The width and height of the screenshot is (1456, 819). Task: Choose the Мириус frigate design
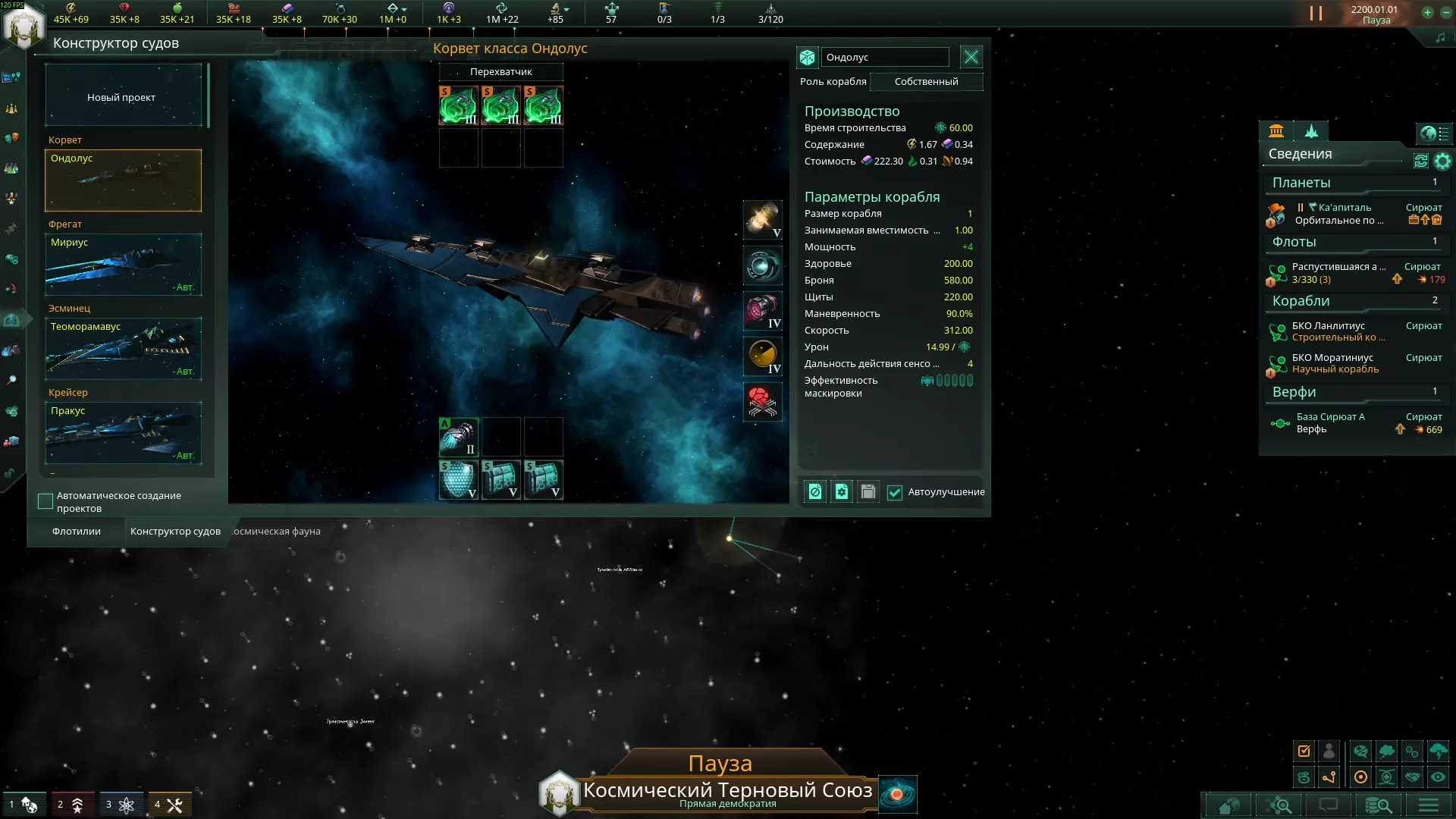tap(123, 264)
